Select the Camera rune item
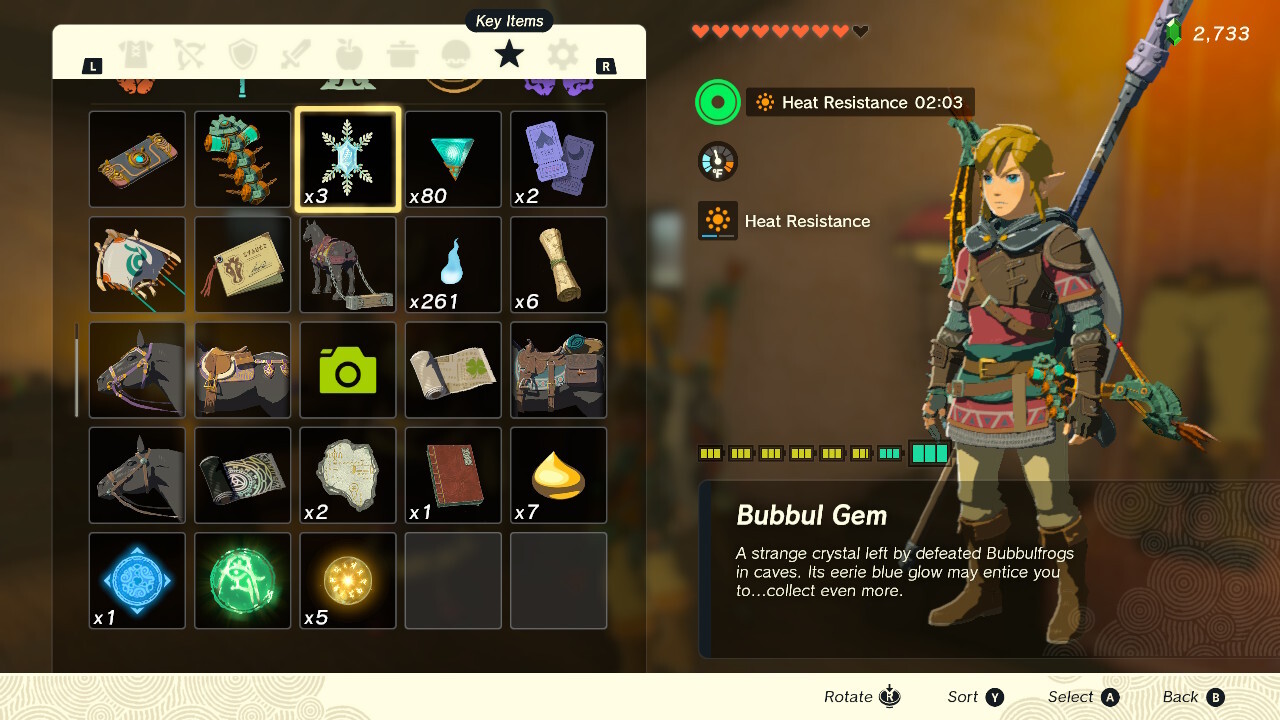The width and height of the screenshot is (1280, 720). pyautogui.click(x=347, y=370)
